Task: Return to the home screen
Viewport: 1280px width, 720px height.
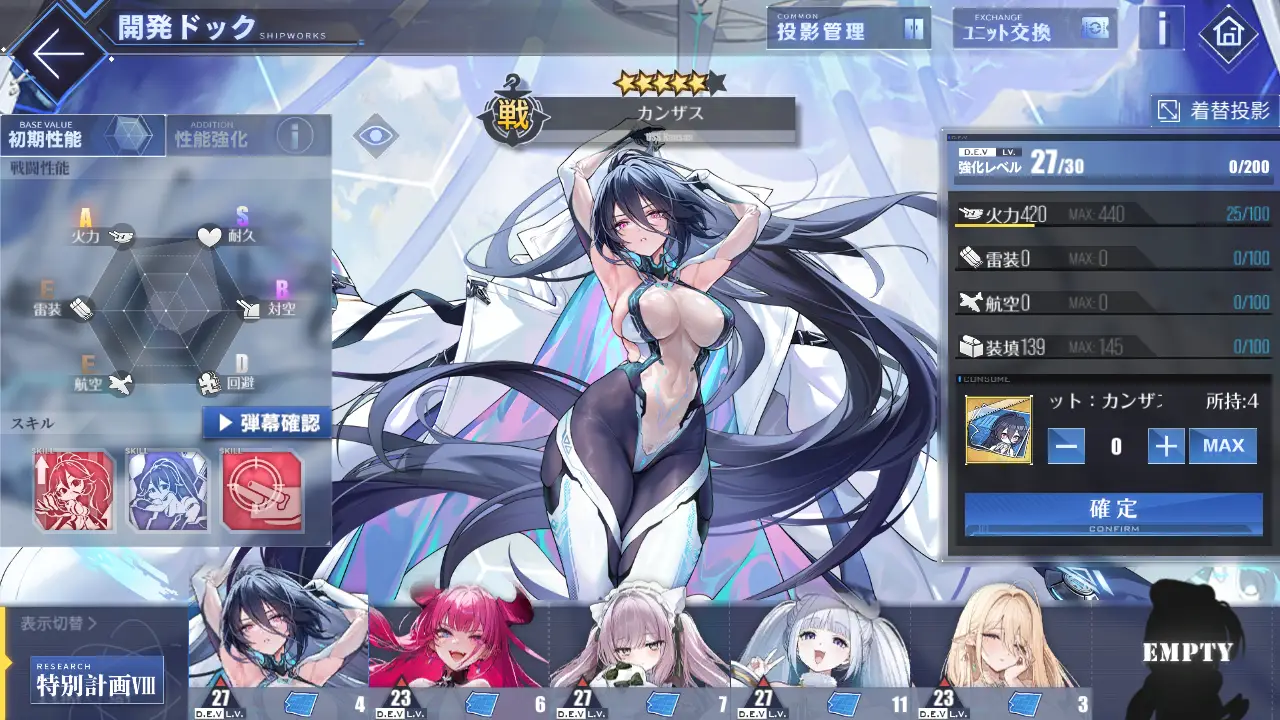Action: pos(1227,34)
